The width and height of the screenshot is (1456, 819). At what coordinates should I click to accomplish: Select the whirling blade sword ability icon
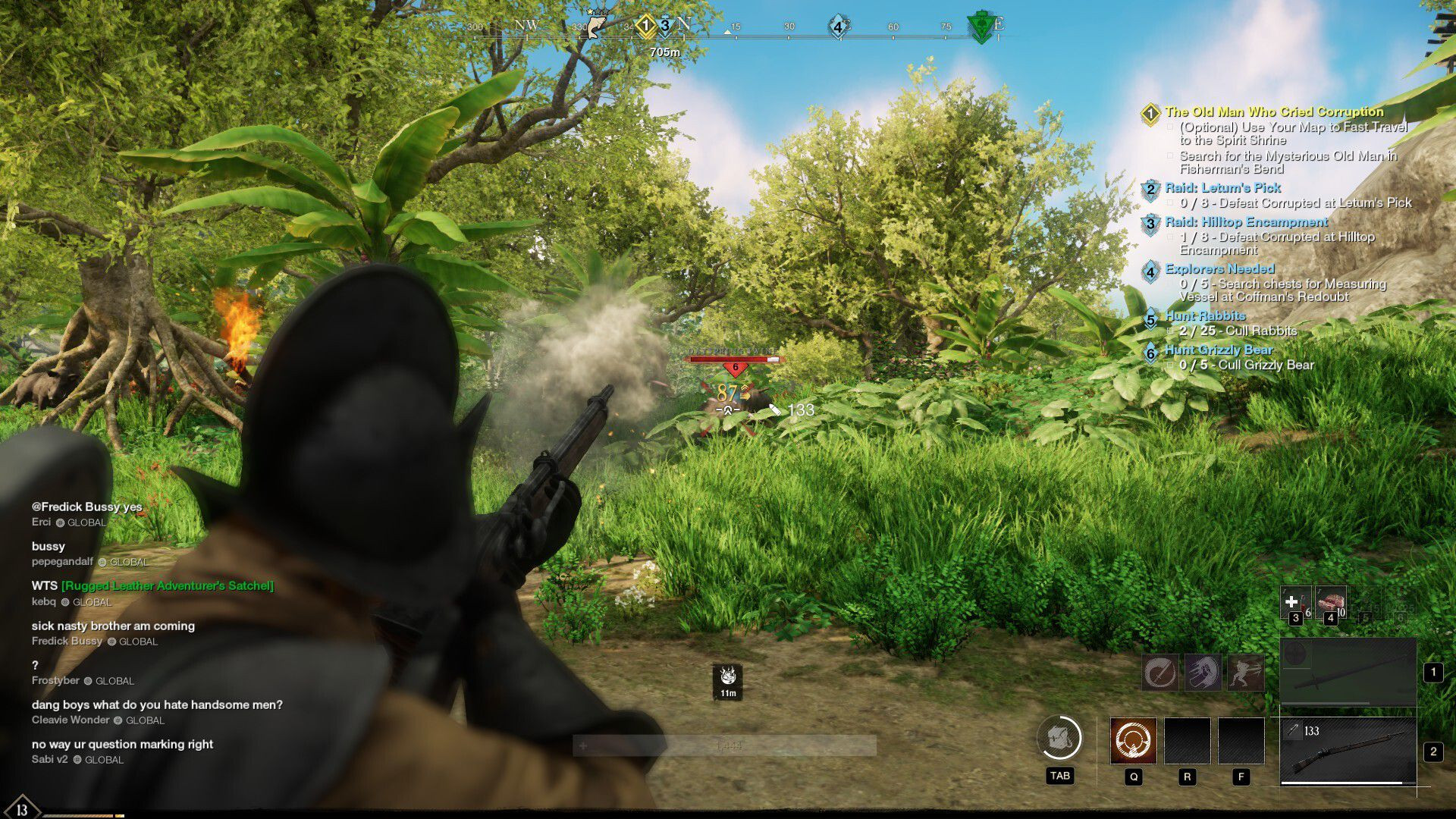point(1160,672)
